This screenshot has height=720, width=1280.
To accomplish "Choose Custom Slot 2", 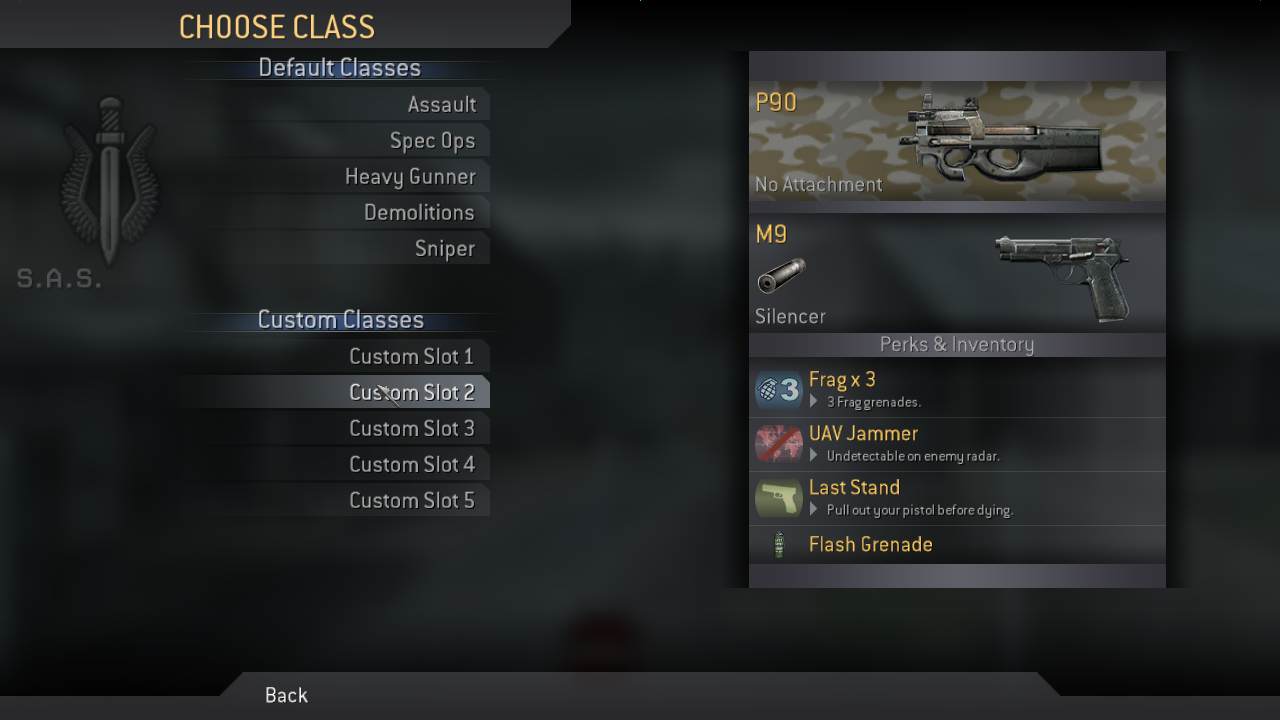I will (x=411, y=393).
